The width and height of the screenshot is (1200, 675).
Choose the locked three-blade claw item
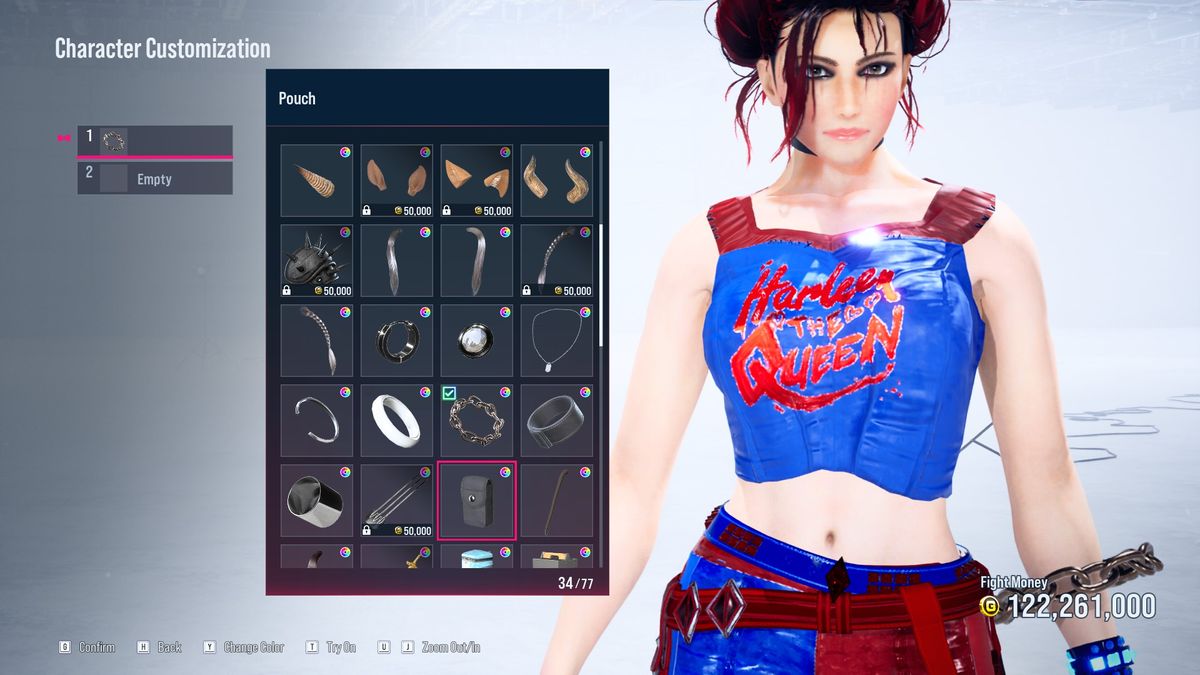pyautogui.click(x=396, y=500)
